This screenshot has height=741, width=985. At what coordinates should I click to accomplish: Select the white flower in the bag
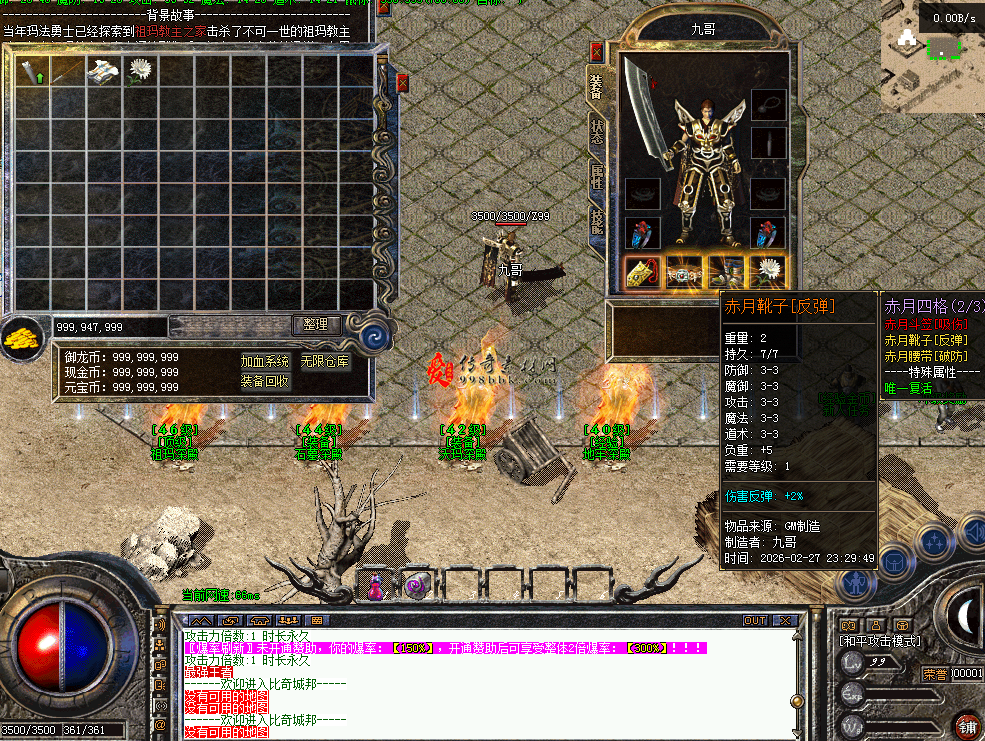point(140,70)
